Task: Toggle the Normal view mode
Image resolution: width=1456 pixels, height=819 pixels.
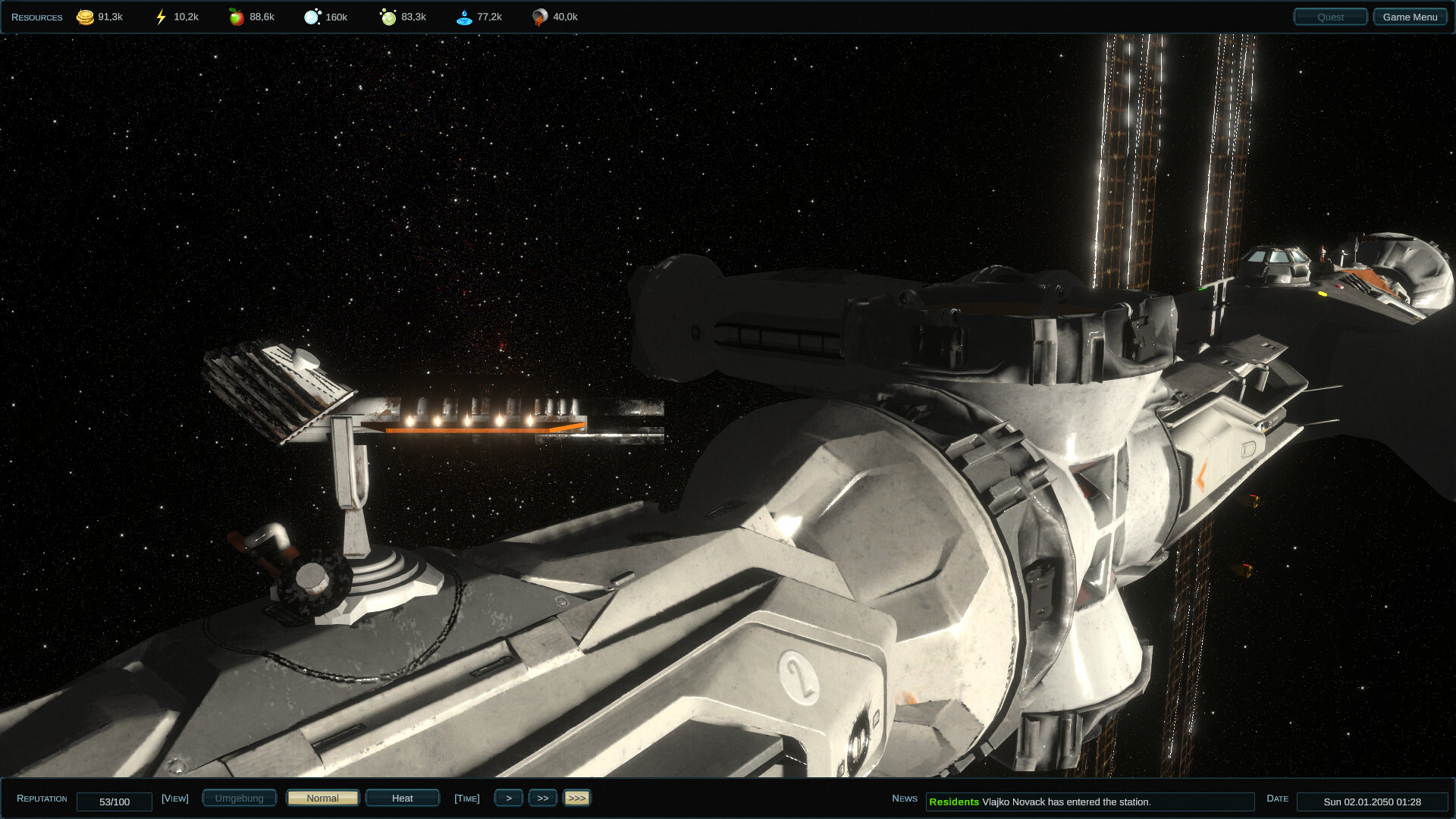Action: (322, 798)
